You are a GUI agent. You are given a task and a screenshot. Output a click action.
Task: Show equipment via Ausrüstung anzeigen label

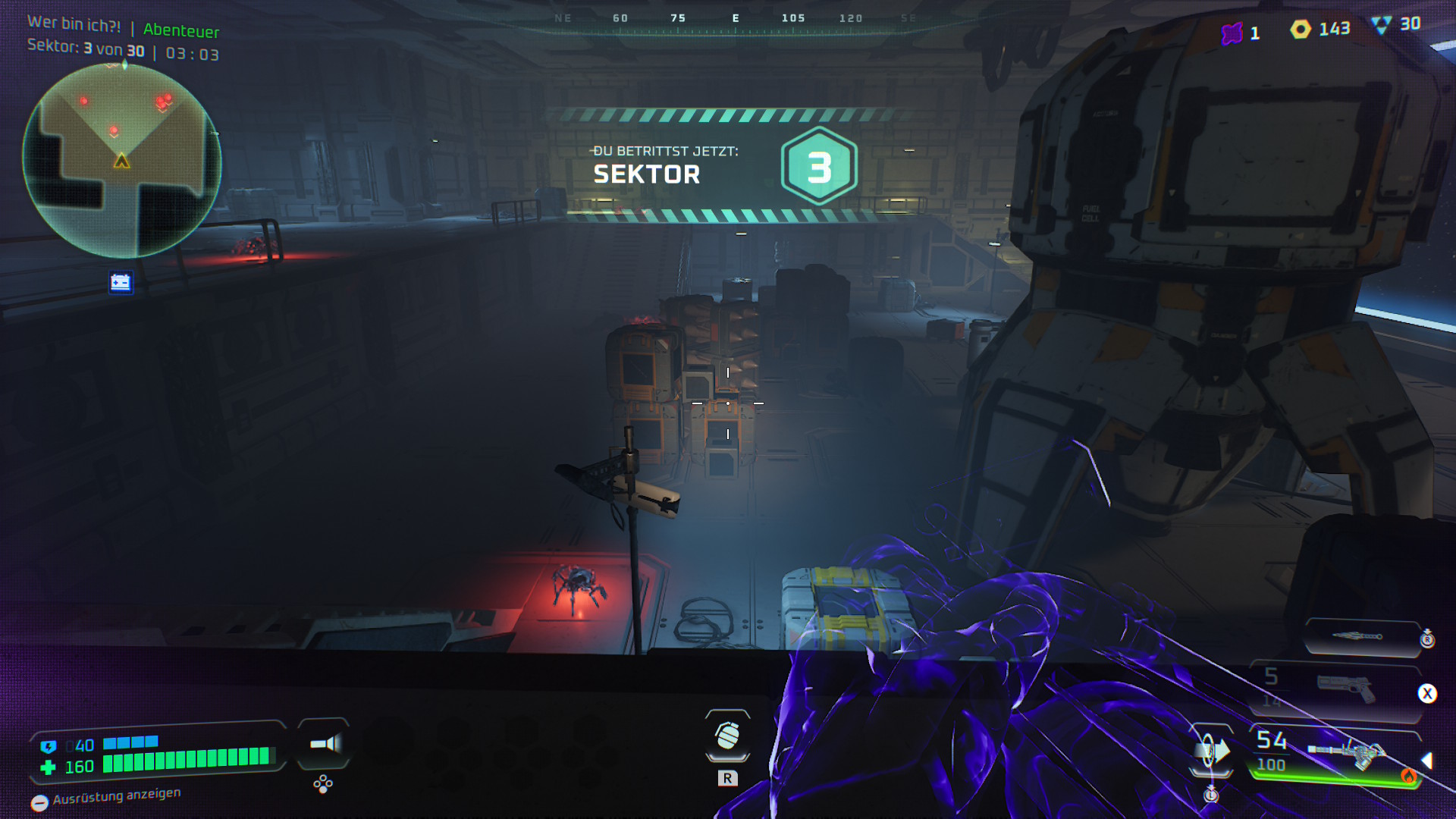click(x=116, y=795)
